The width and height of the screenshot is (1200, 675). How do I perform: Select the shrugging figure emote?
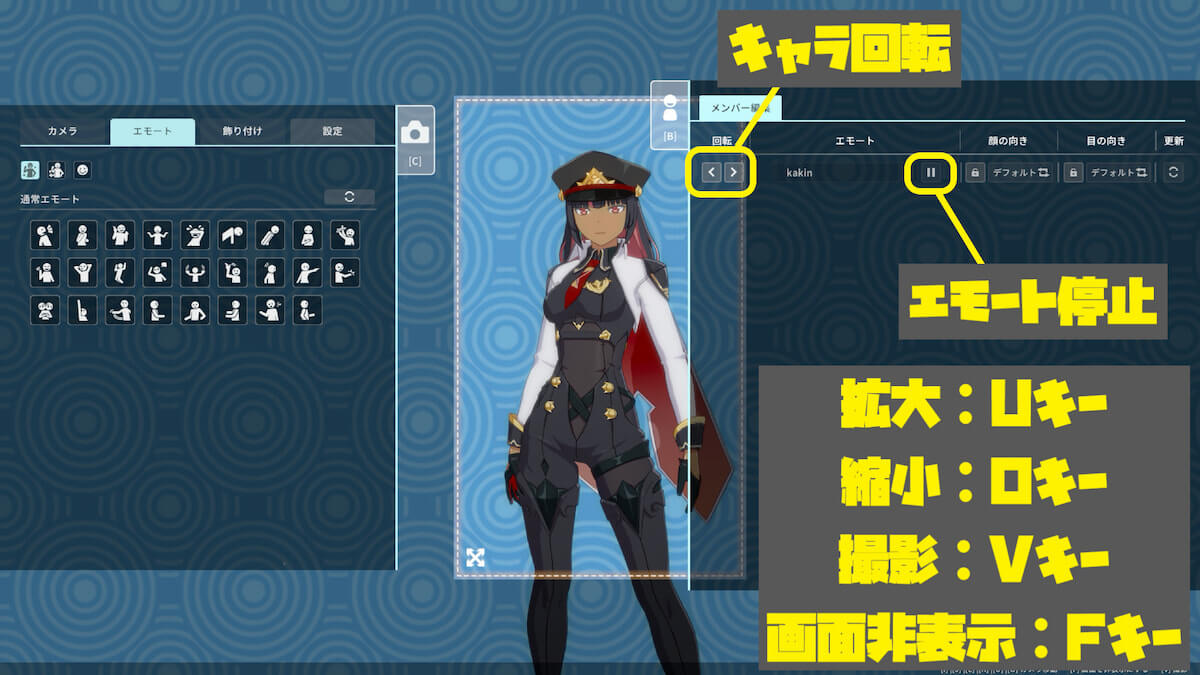(156, 235)
